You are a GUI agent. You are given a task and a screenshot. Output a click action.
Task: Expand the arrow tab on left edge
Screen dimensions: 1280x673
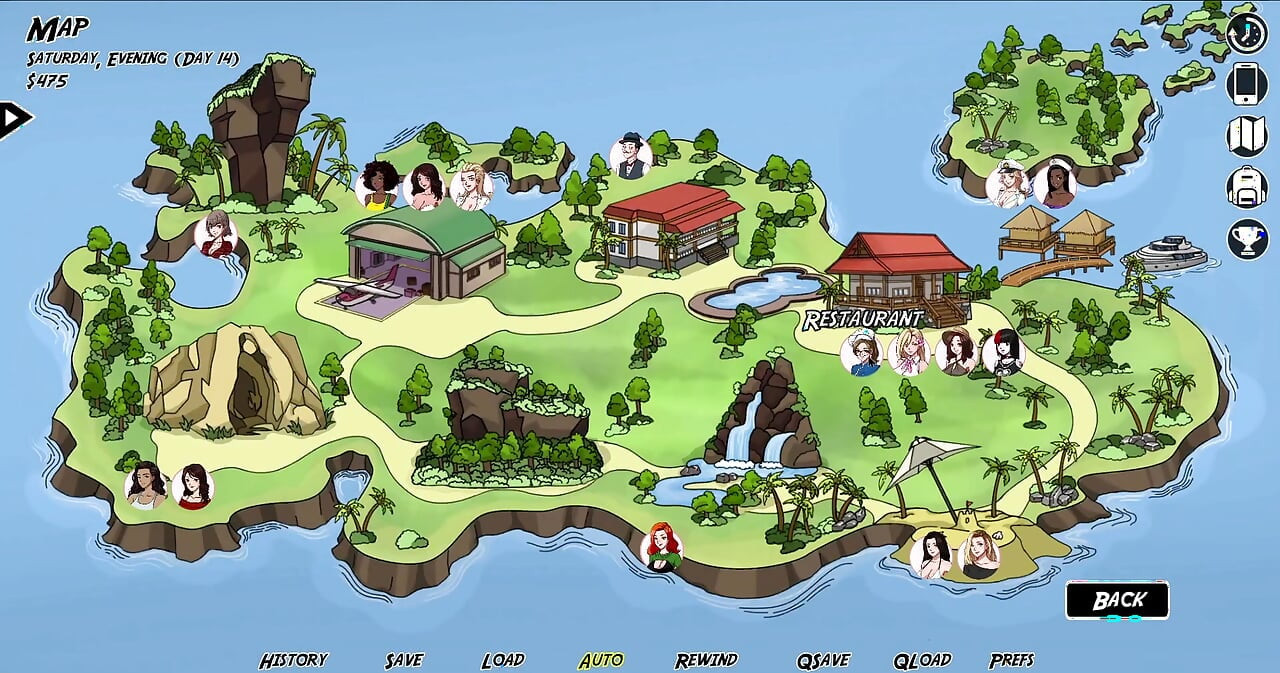[x=14, y=119]
